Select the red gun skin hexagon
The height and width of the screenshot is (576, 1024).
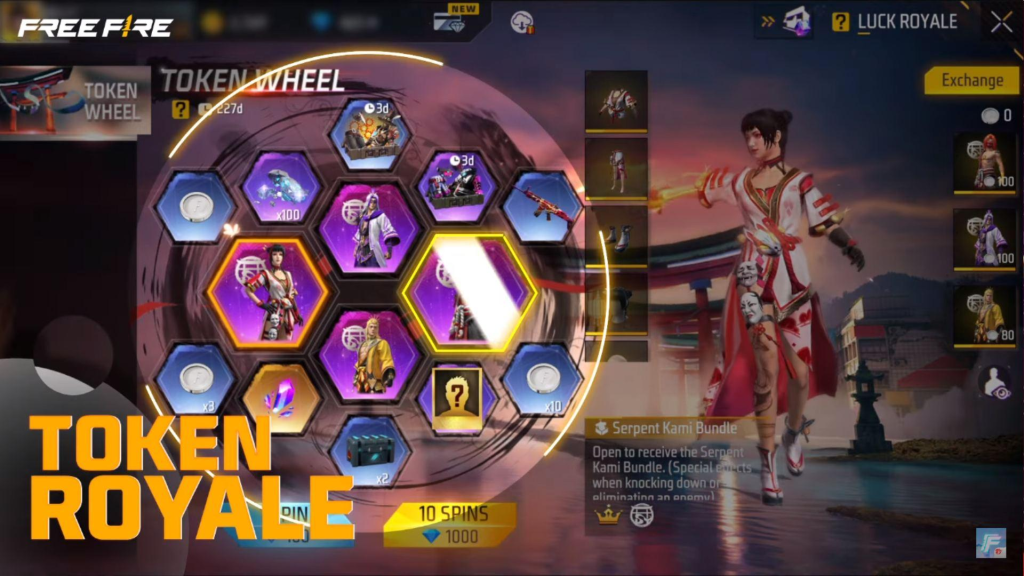pos(541,206)
